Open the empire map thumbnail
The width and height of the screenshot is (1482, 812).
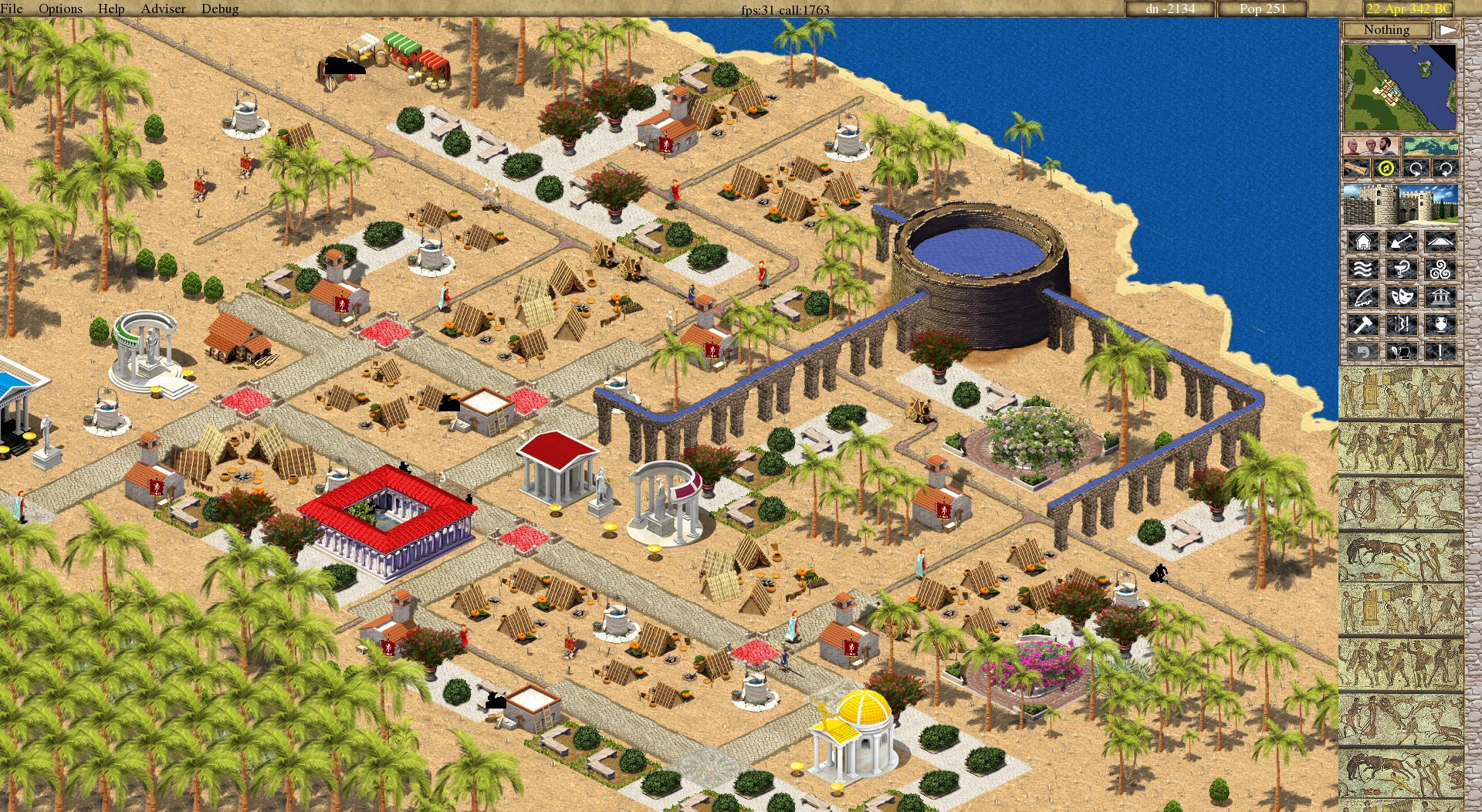[x=1431, y=147]
